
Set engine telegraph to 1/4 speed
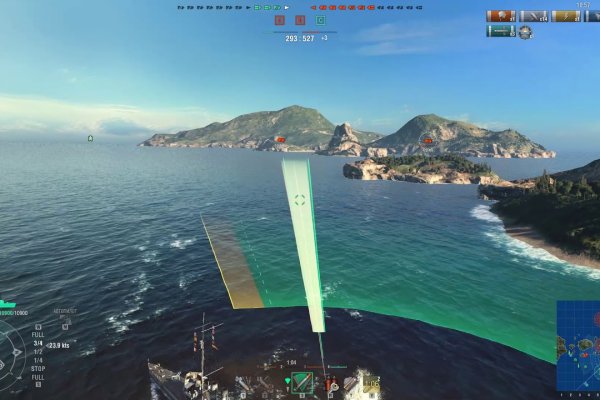coord(38,360)
